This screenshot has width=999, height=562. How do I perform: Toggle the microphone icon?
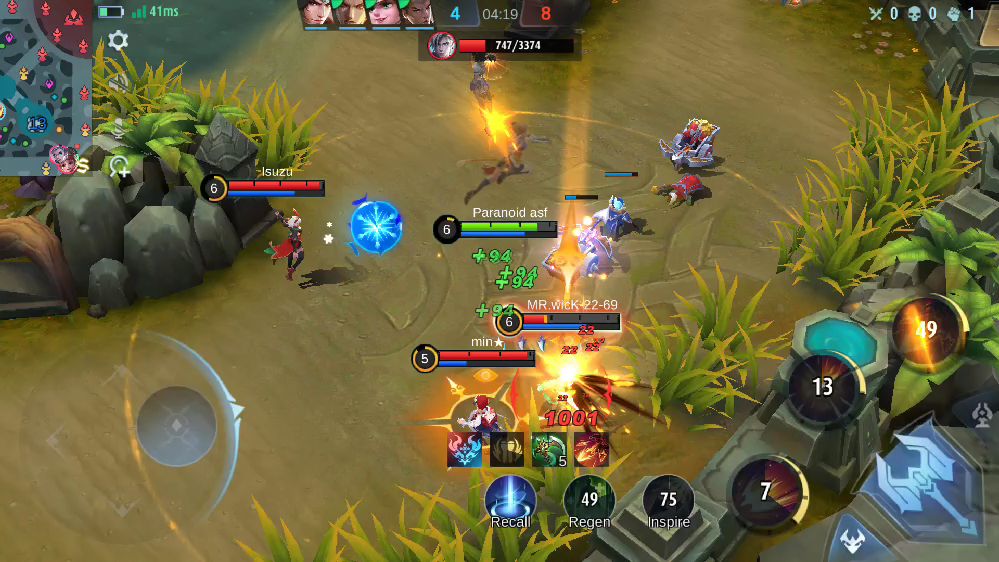pos(118,129)
